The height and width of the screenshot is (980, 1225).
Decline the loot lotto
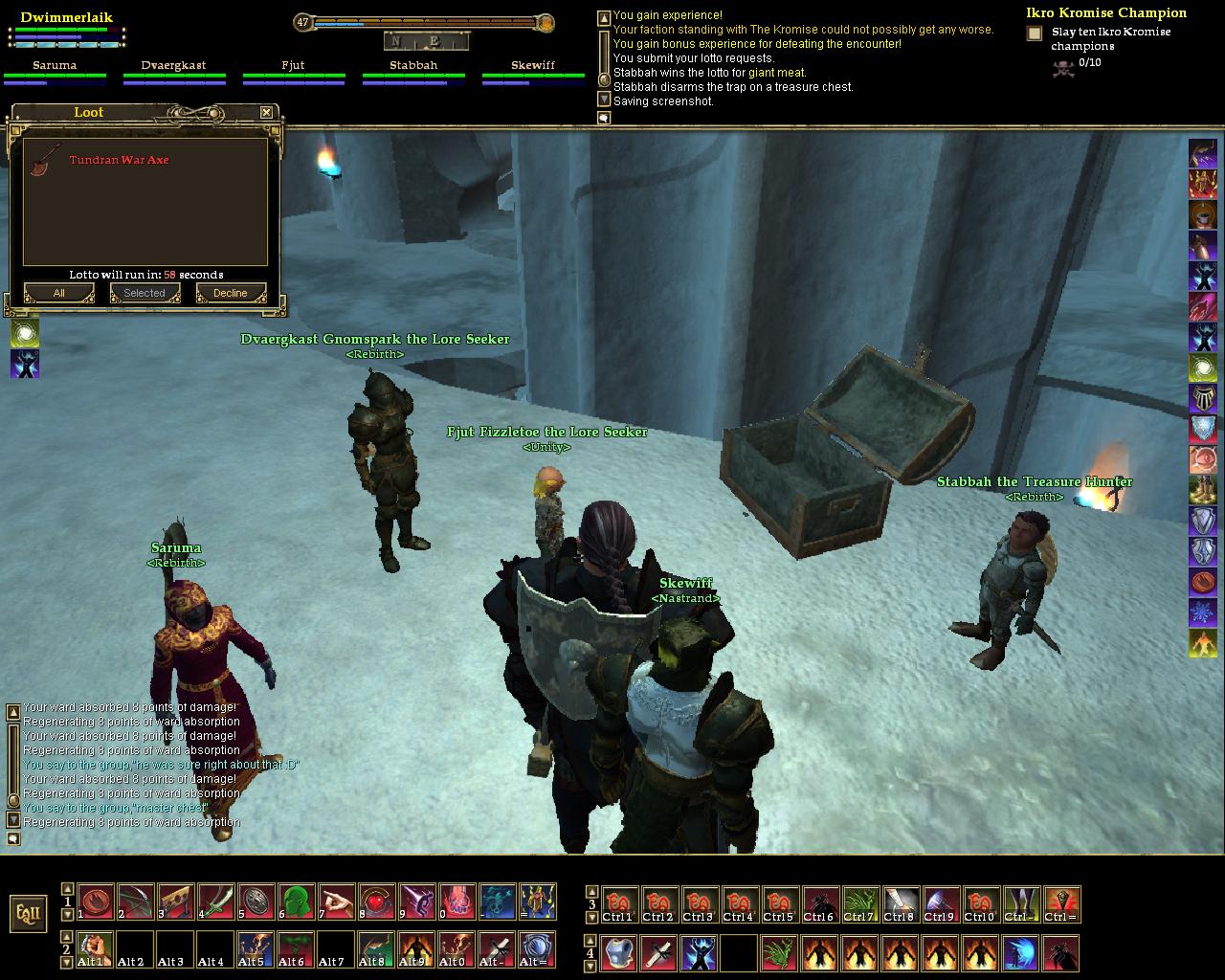231,293
